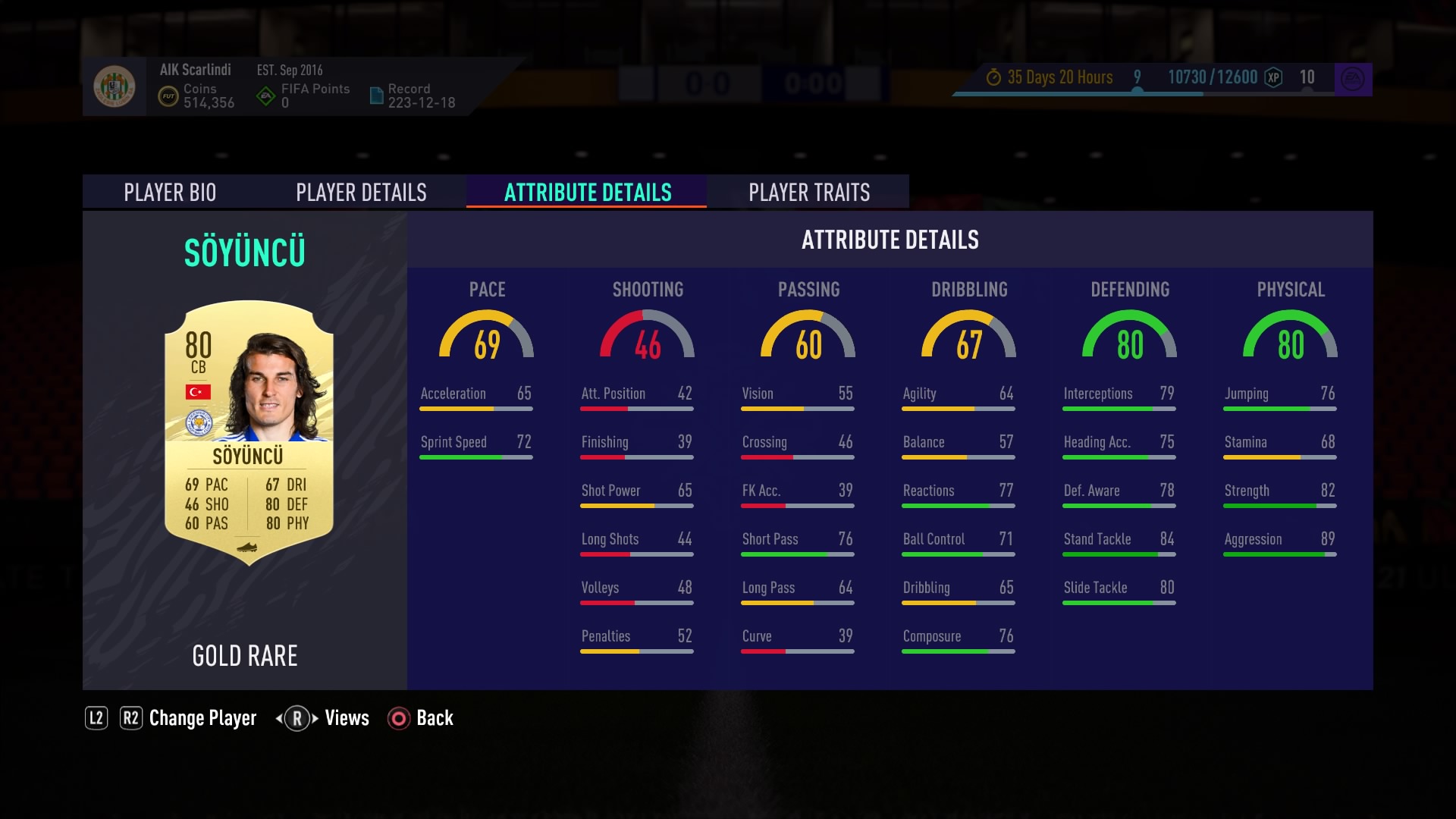Click the Views control label

[346, 718]
